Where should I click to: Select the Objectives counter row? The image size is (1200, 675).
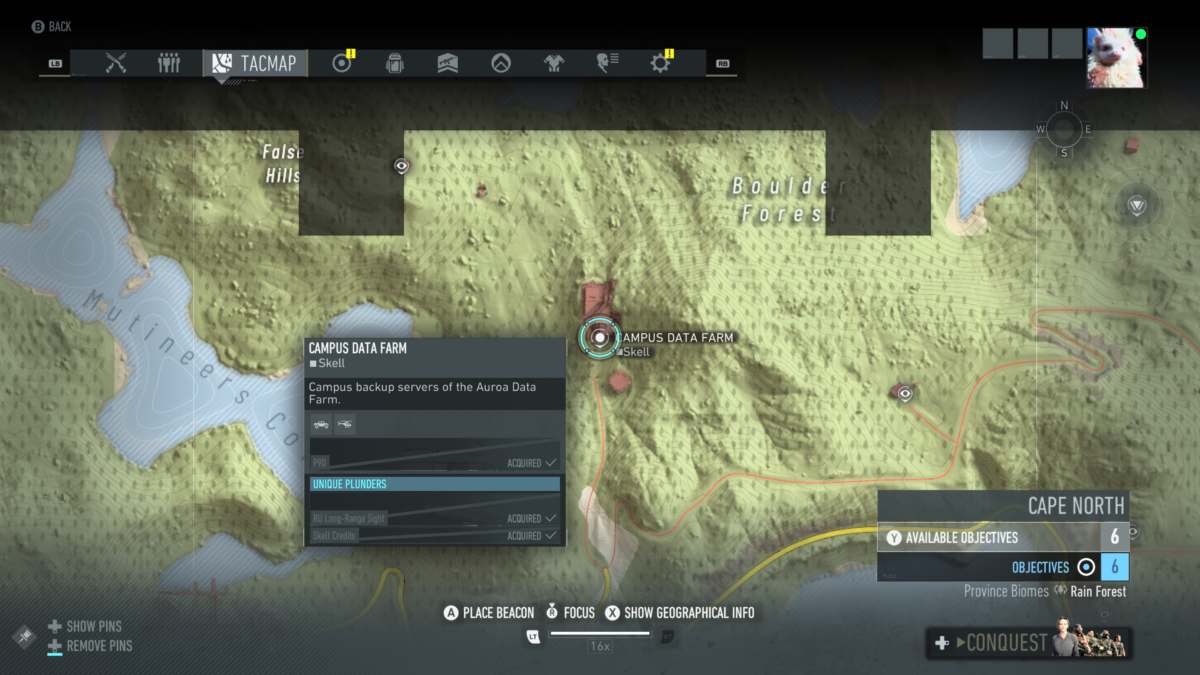pos(1003,567)
